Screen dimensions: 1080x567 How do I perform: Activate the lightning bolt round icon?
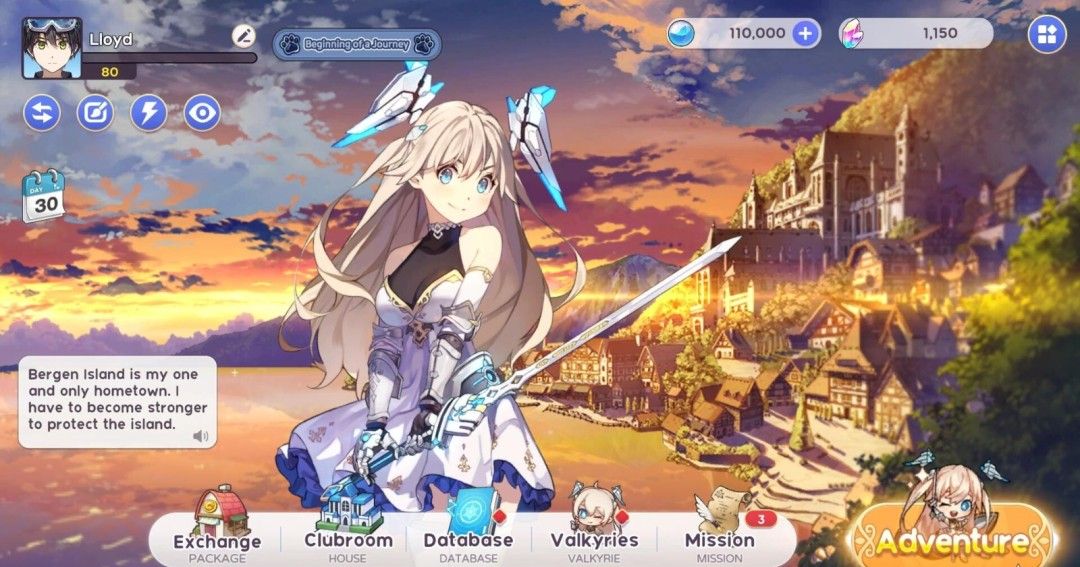tap(149, 112)
